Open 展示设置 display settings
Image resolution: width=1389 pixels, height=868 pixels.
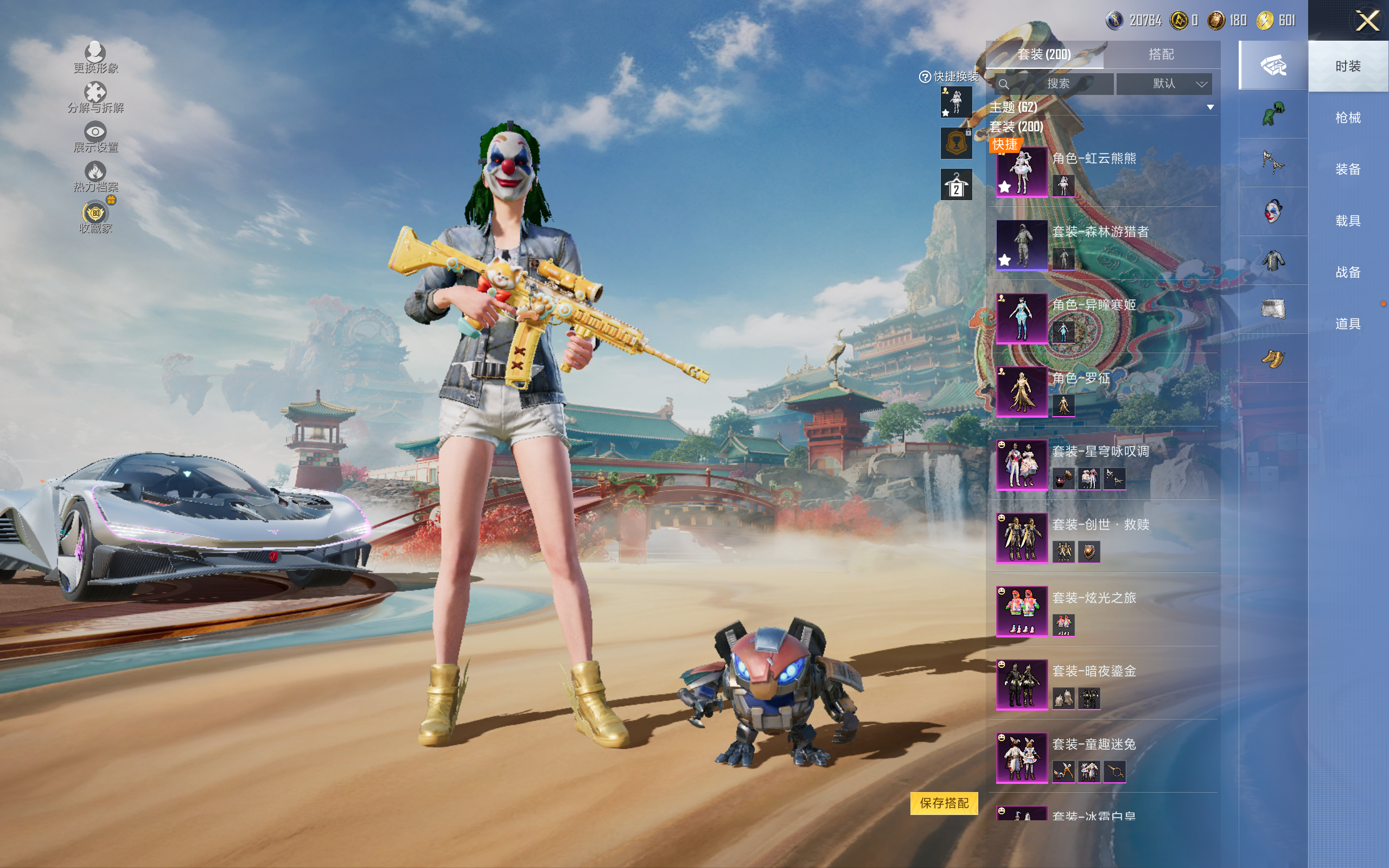click(95, 137)
